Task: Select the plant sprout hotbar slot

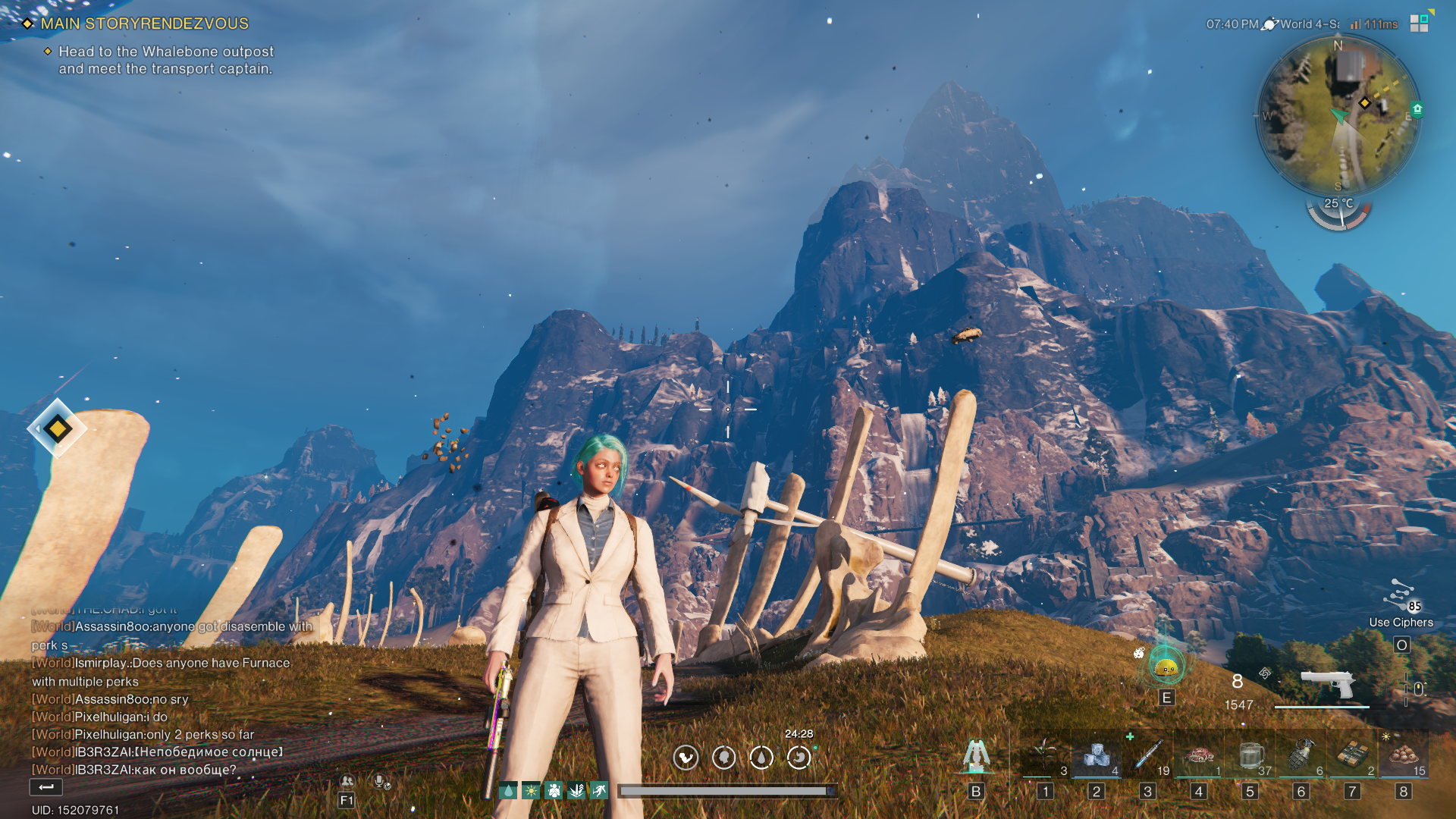Action: coord(1045,755)
